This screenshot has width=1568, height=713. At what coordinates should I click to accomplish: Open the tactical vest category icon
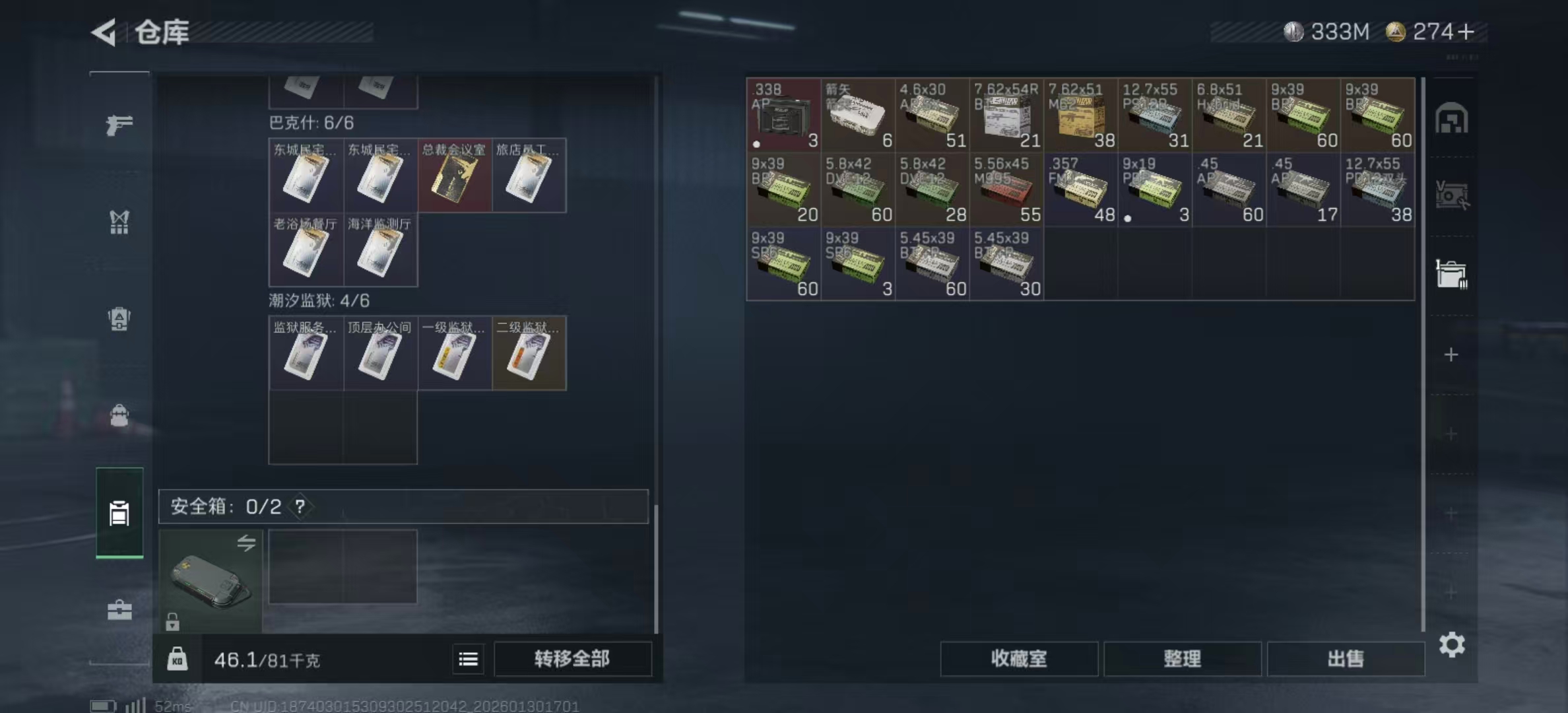click(119, 223)
